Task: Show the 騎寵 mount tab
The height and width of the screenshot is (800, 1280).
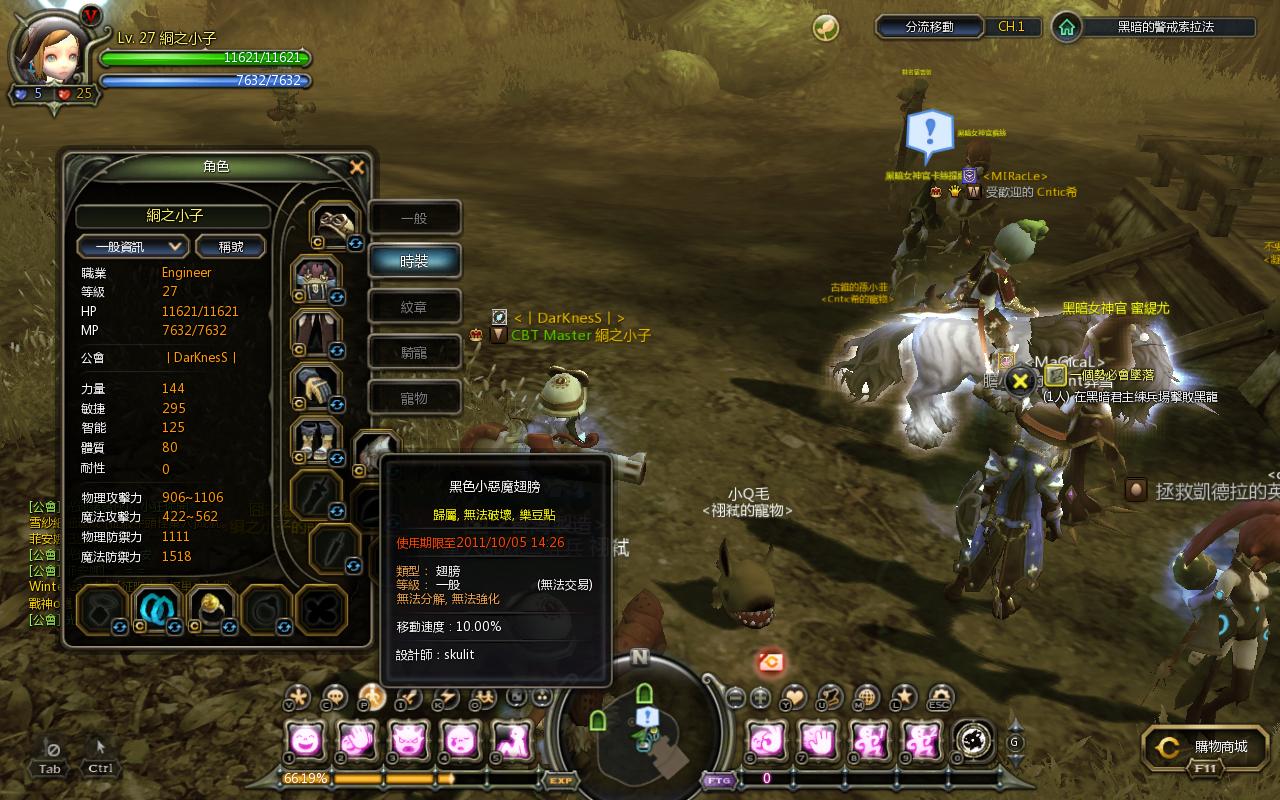Action: [414, 352]
